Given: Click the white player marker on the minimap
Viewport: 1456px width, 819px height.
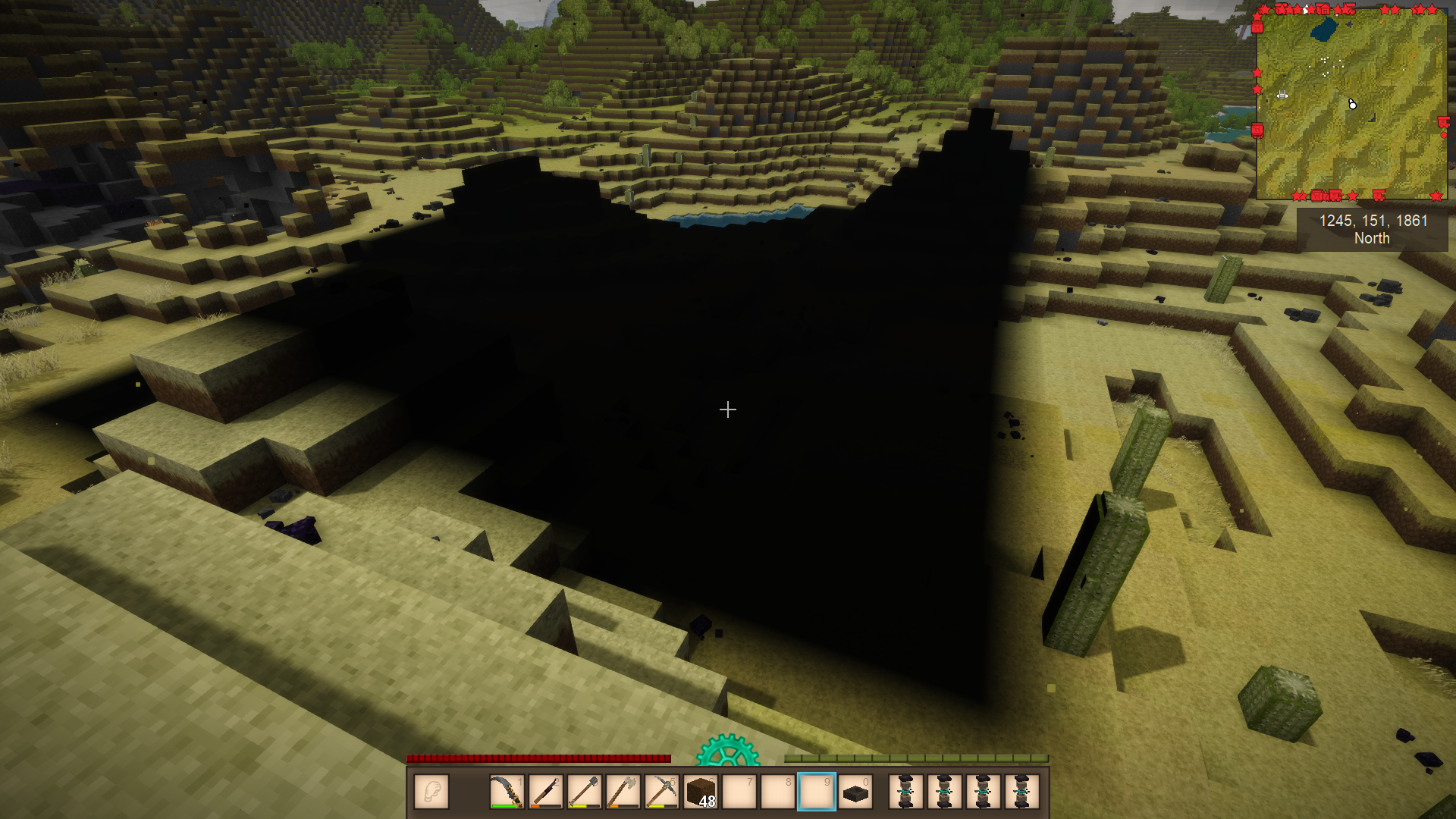Looking at the screenshot, I should point(1352,104).
